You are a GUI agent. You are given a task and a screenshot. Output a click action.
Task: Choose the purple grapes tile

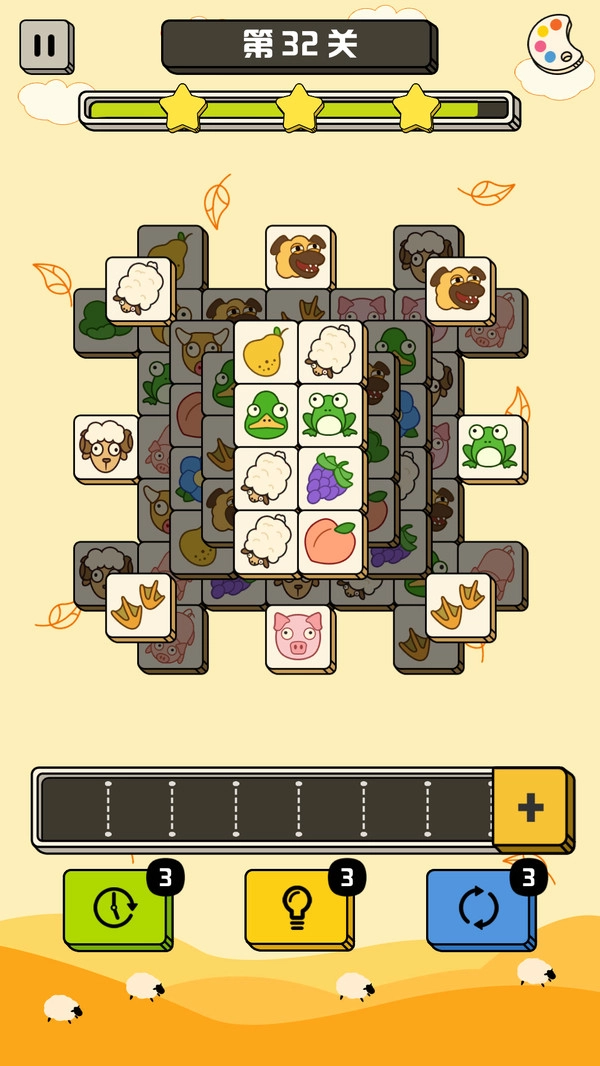click(330, 478)
